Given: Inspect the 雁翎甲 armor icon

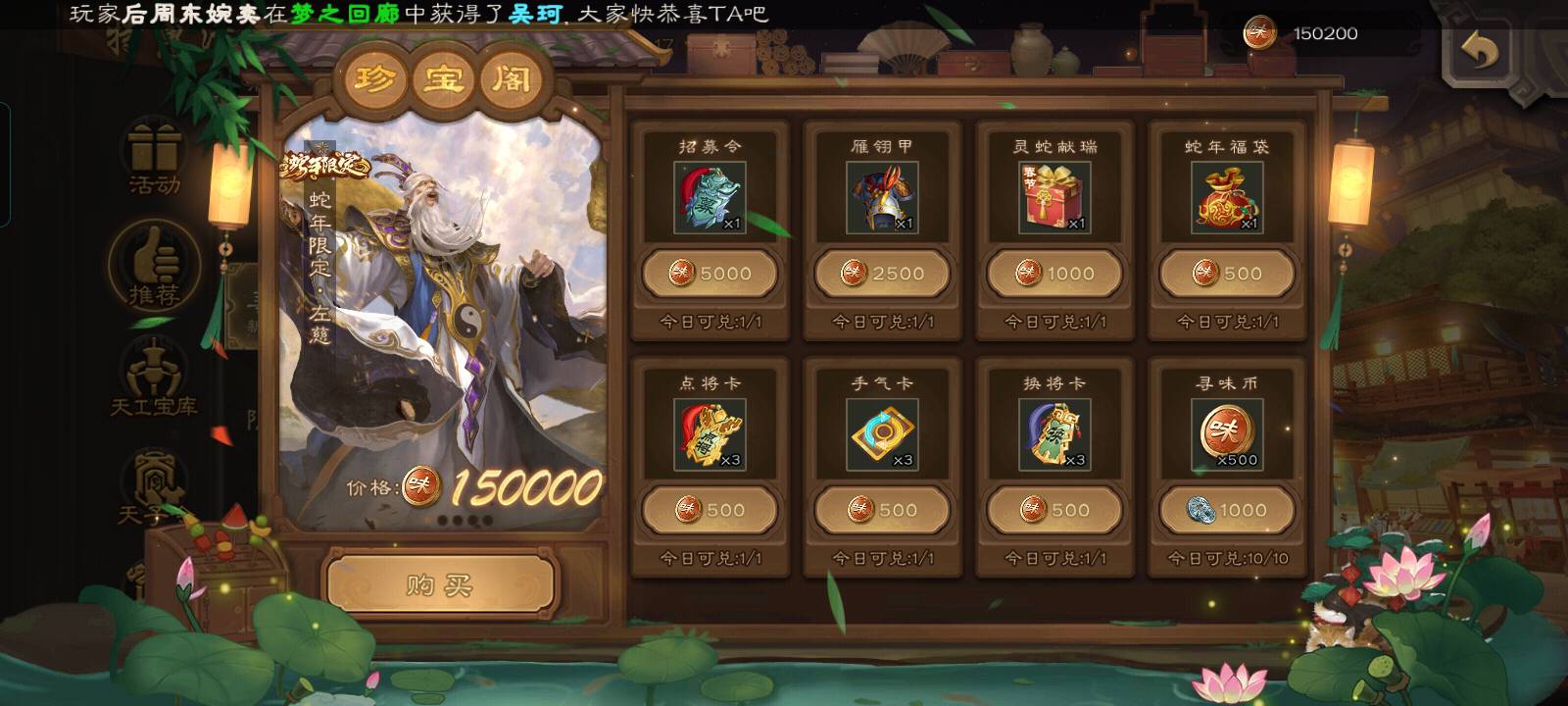Looking at the screenshot, I should point(882,198).
